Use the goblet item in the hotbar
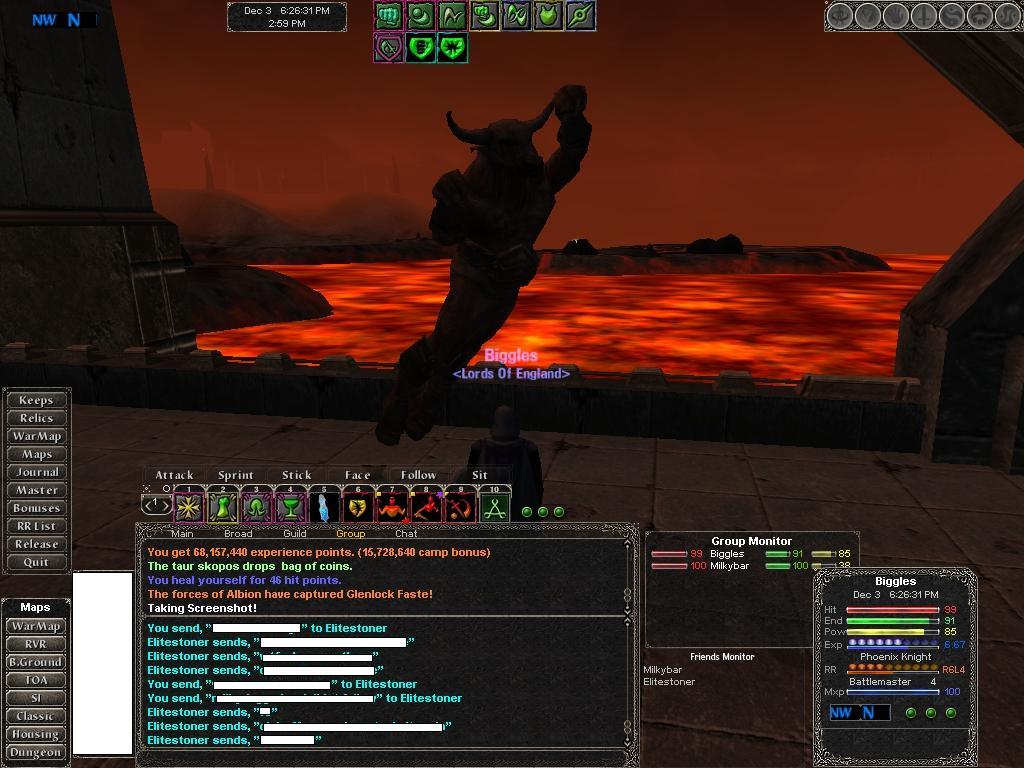Screen dimensions: 1024x768 [290, 508]
